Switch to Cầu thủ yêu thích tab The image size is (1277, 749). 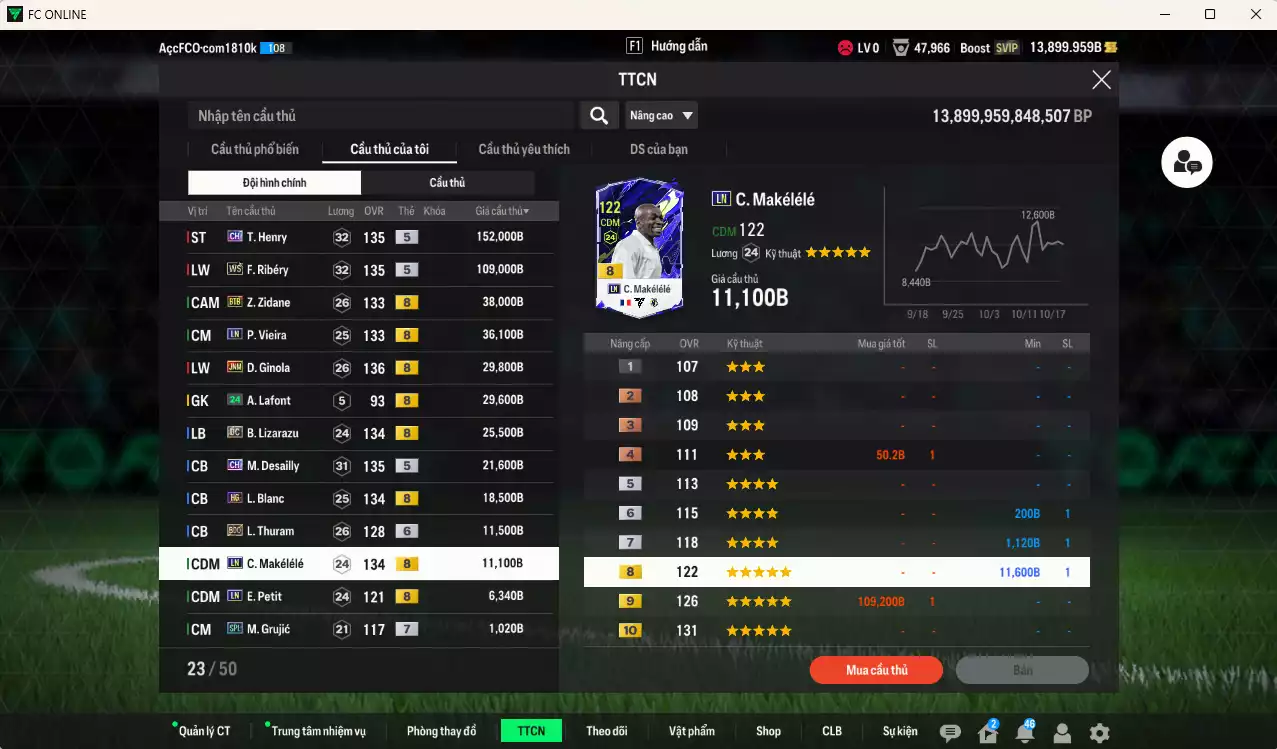(x=524, y=150)
